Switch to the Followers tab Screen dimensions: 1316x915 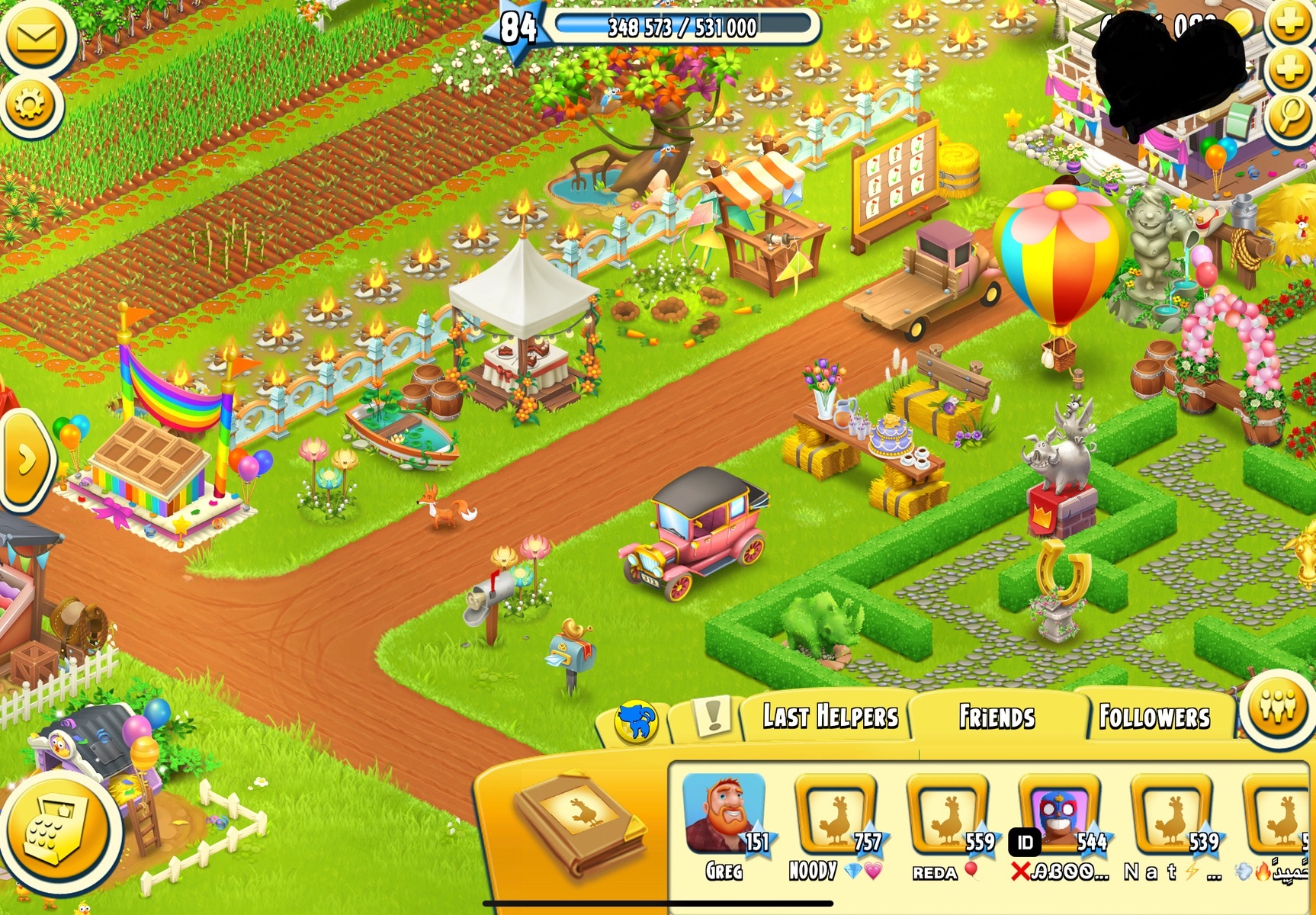[1154, 717]
